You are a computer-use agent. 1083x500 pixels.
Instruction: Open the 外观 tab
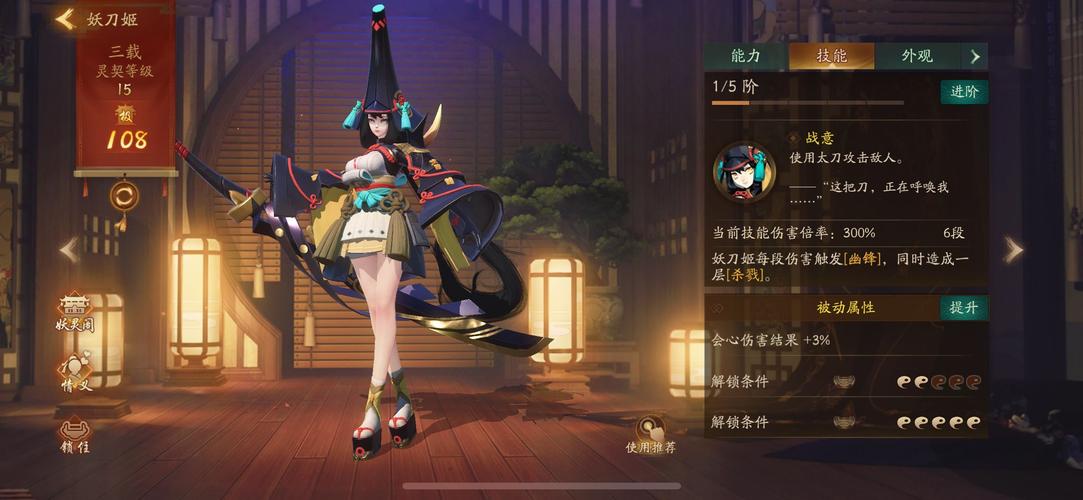click(916, 56)
